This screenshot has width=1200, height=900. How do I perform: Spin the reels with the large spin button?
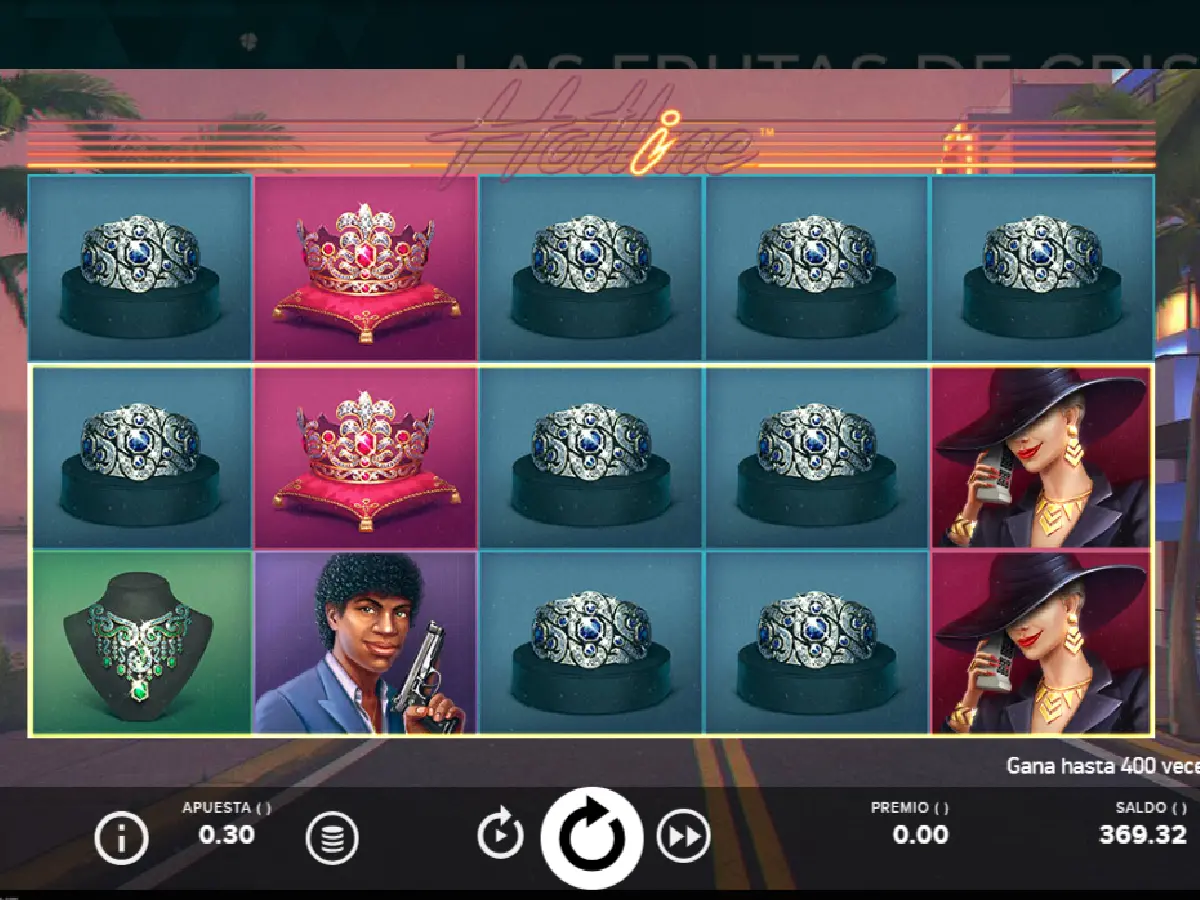[x=591, y=837]
